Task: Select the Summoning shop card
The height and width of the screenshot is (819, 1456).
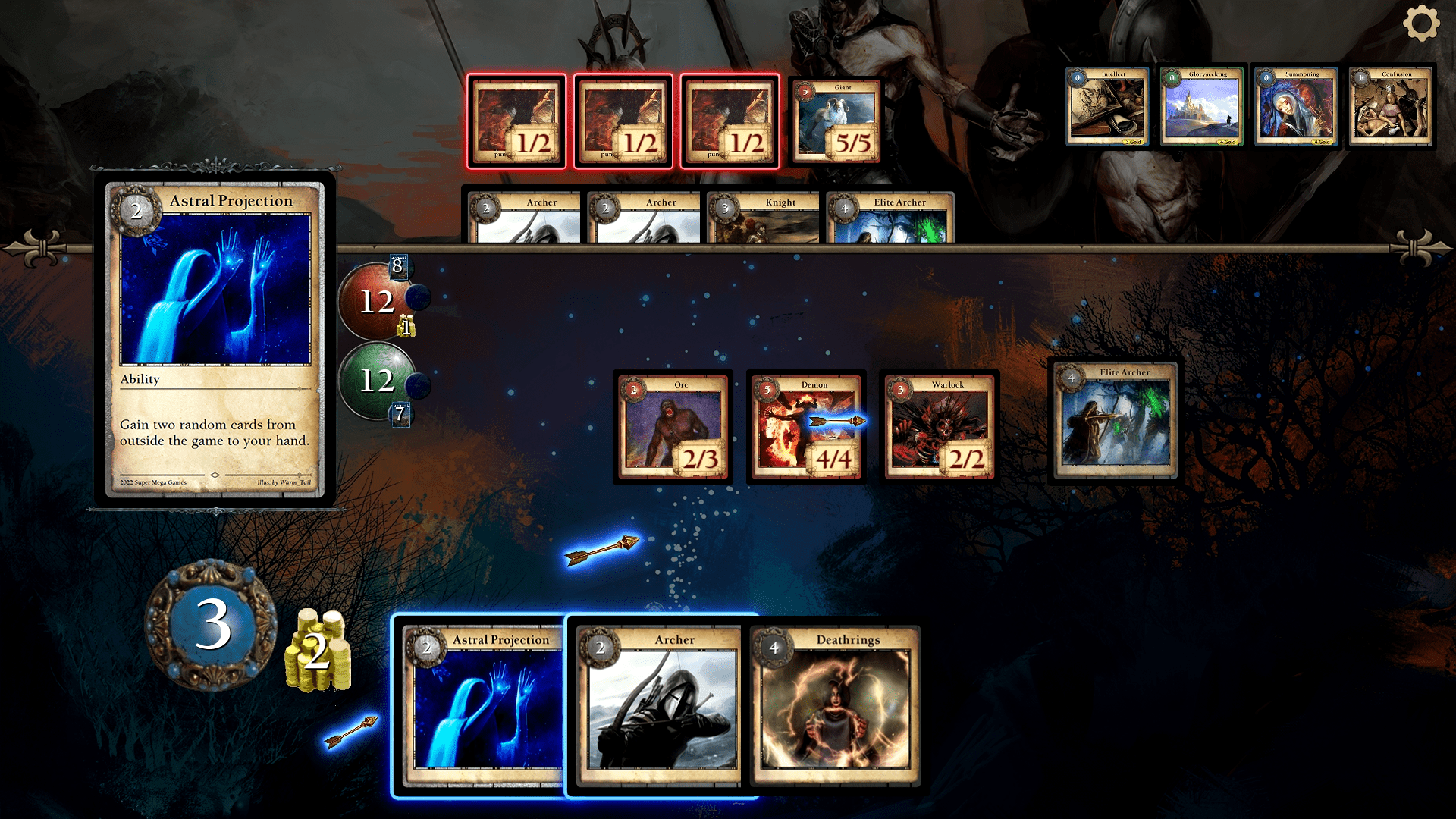Action: (1296, 106)
